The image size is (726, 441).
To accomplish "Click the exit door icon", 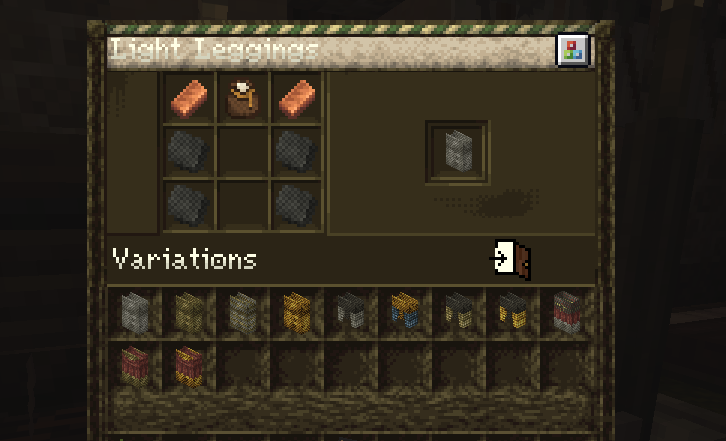I will (x=512, y=259).
